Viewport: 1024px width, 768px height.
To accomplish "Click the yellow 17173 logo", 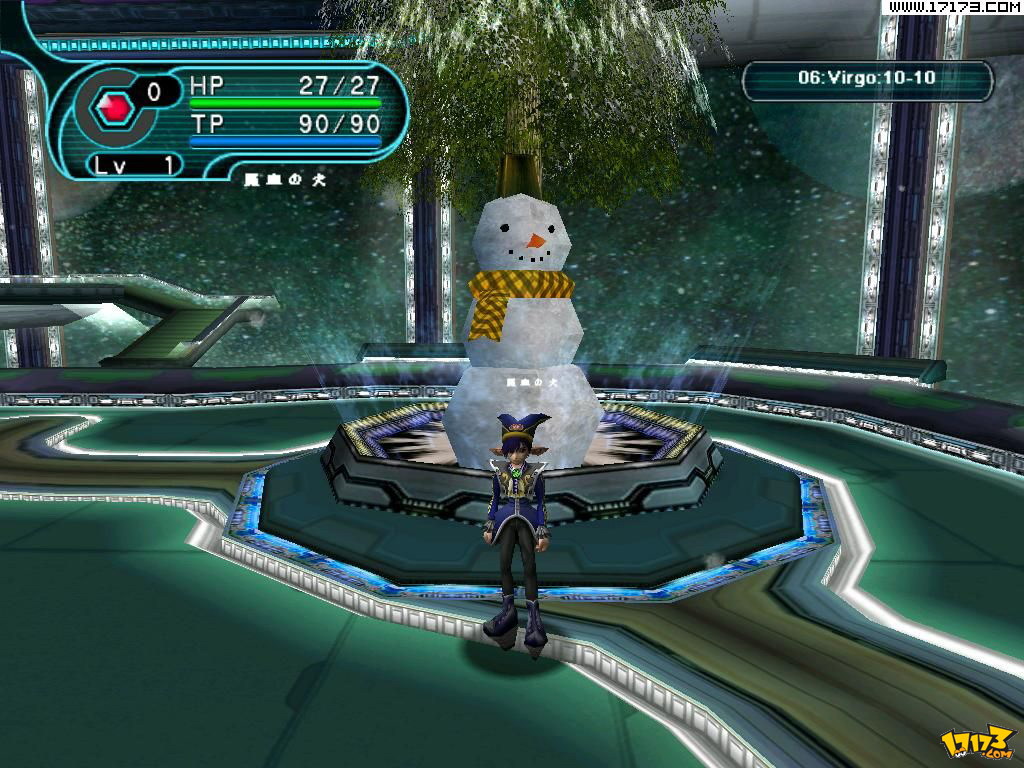I will pyautogui.click(x=976, y=742).
